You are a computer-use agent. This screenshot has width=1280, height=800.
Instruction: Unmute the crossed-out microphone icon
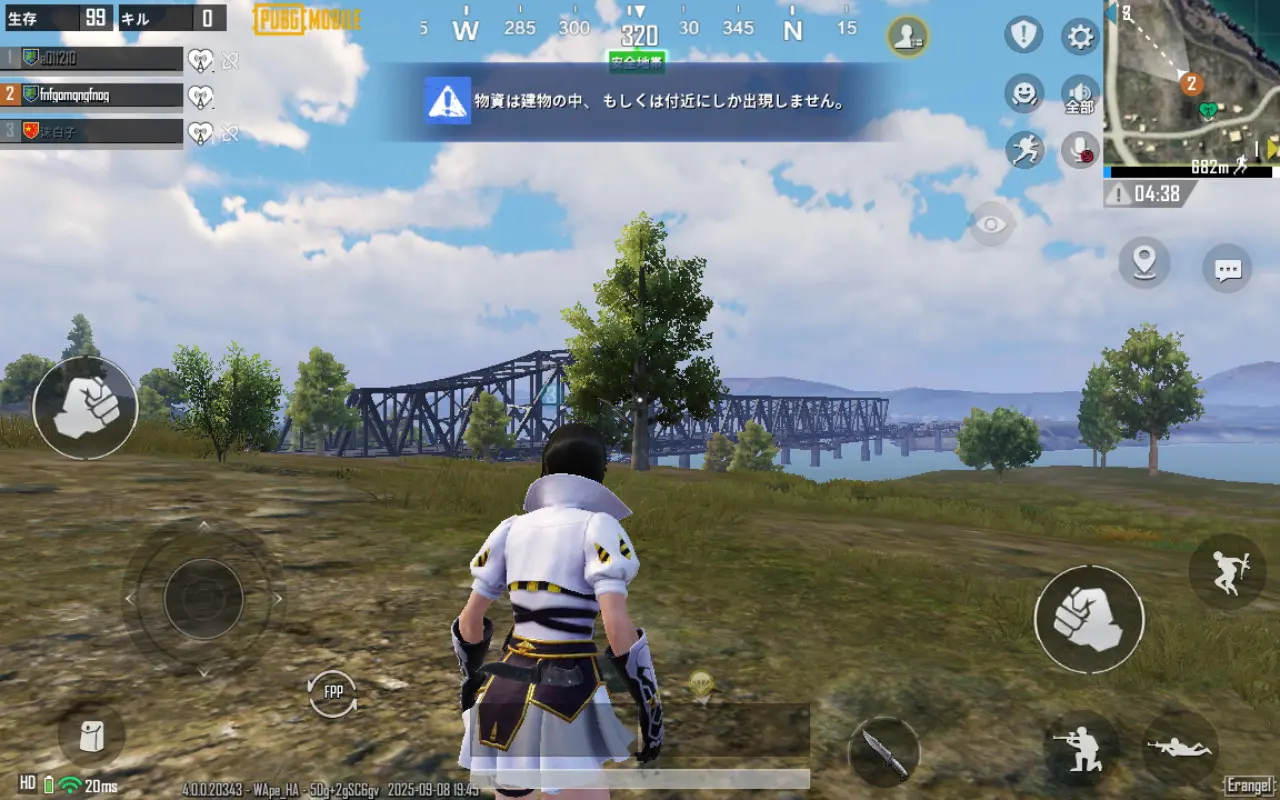(x=1078, y=148)
